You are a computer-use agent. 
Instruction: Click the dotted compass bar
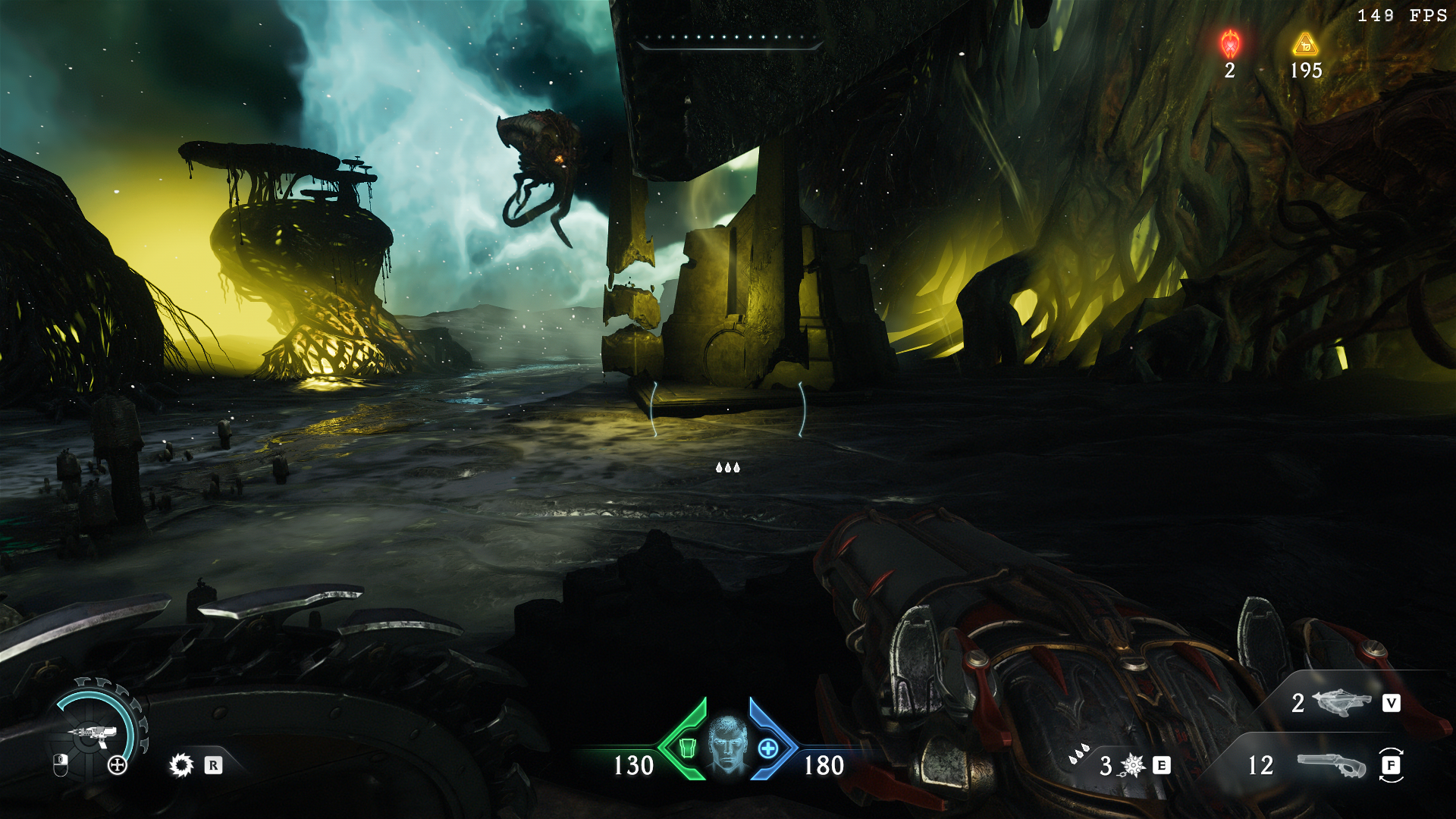point(730,39)
